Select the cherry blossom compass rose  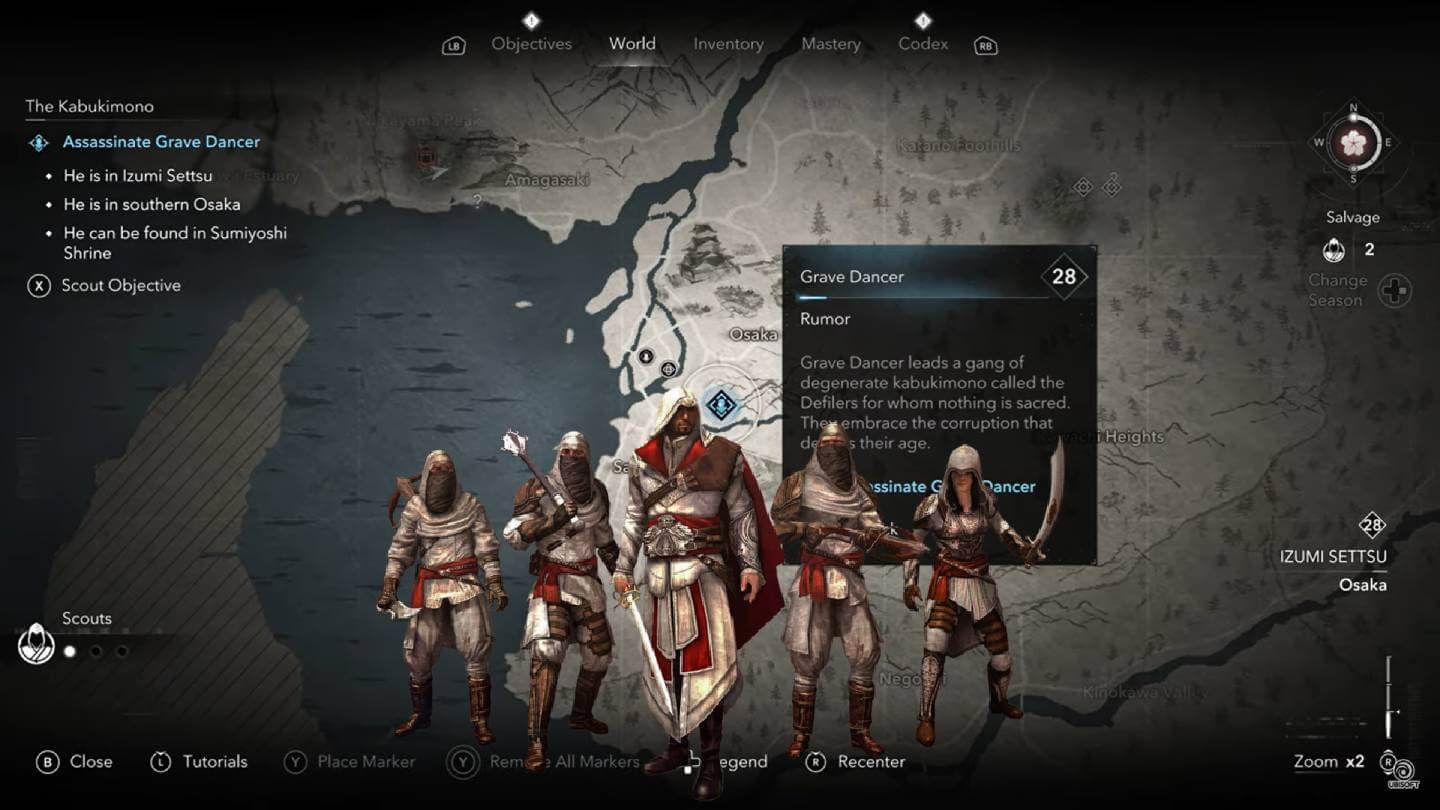click(1352, 144)
